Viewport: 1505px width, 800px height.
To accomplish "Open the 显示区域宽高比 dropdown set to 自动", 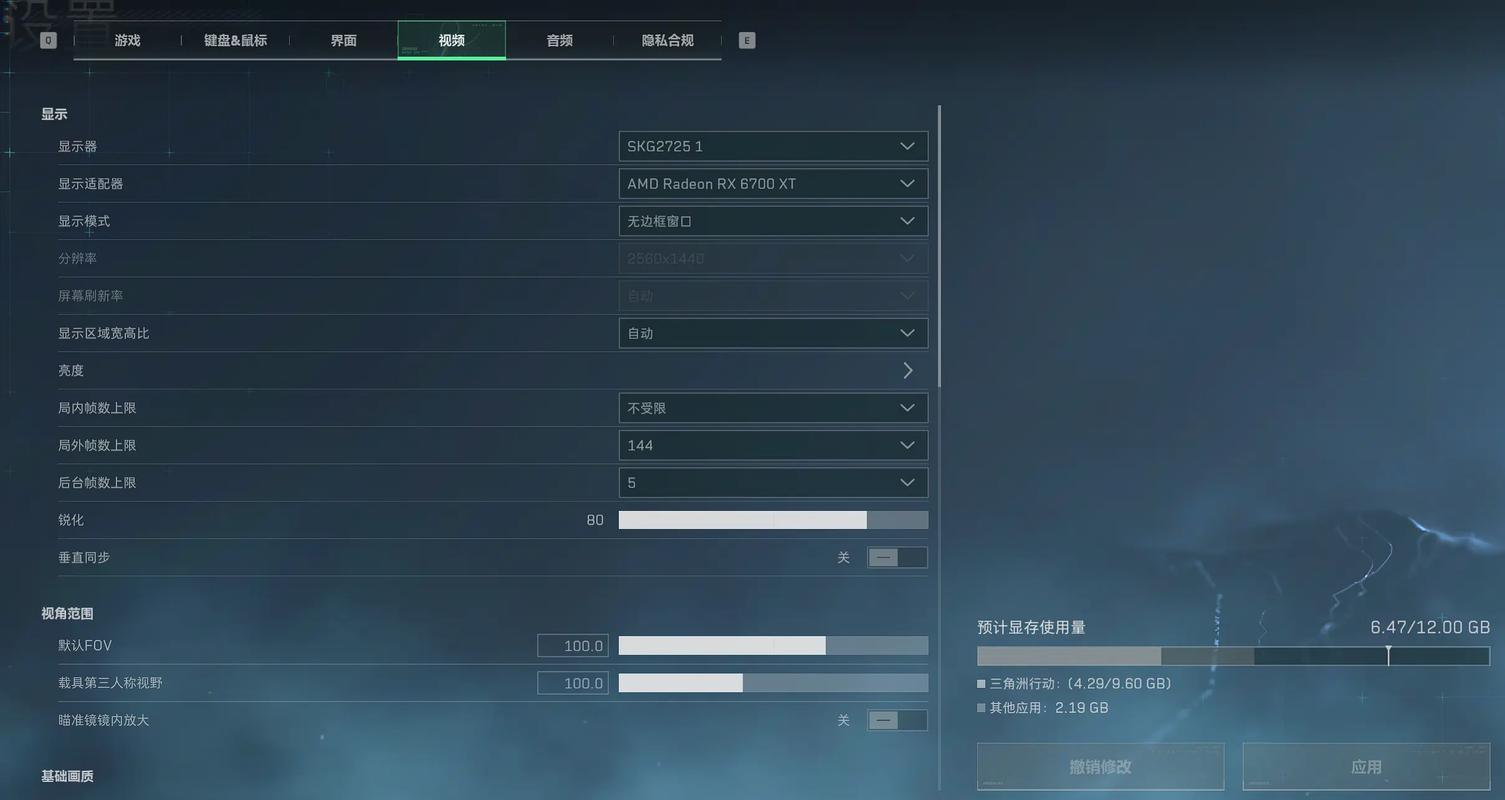I will 772,332.
